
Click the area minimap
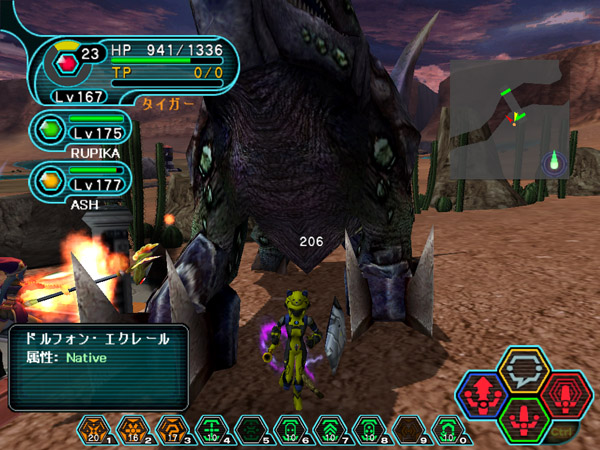click(x=508, y=118)
